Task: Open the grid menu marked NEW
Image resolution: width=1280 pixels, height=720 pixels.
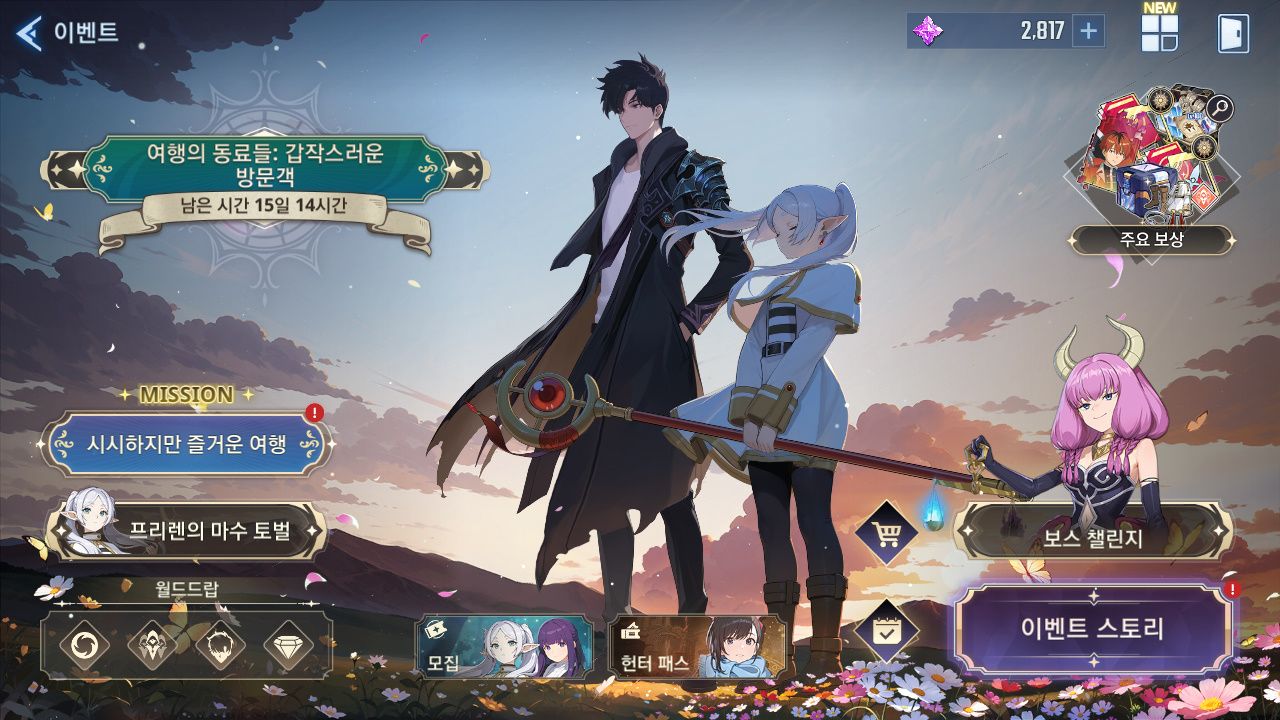Action: [x=1159, y=33]
